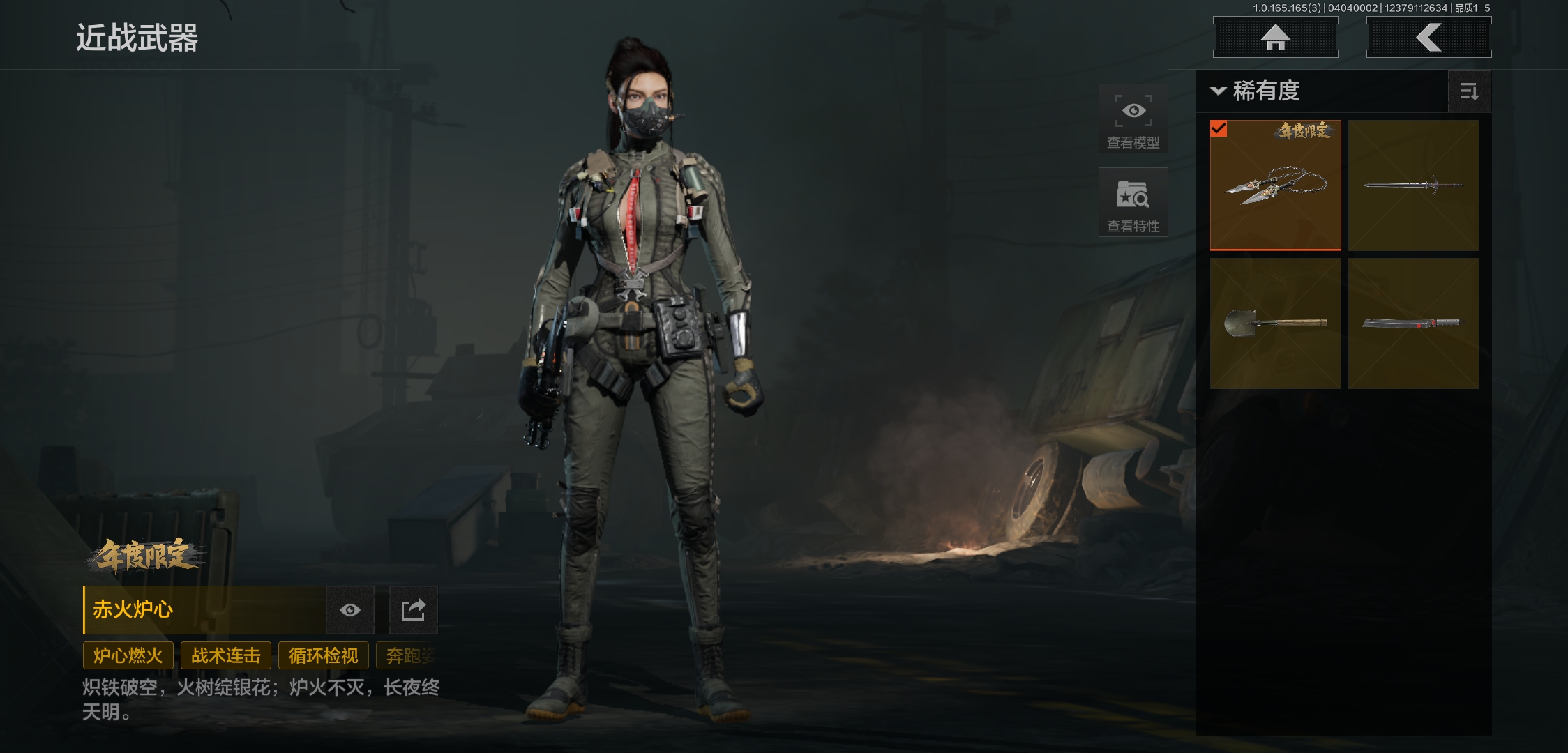Viewport: 1568px width, 753px height.
Task: Select the chained dual blades weapon
Action: [x=1275, y=185]
